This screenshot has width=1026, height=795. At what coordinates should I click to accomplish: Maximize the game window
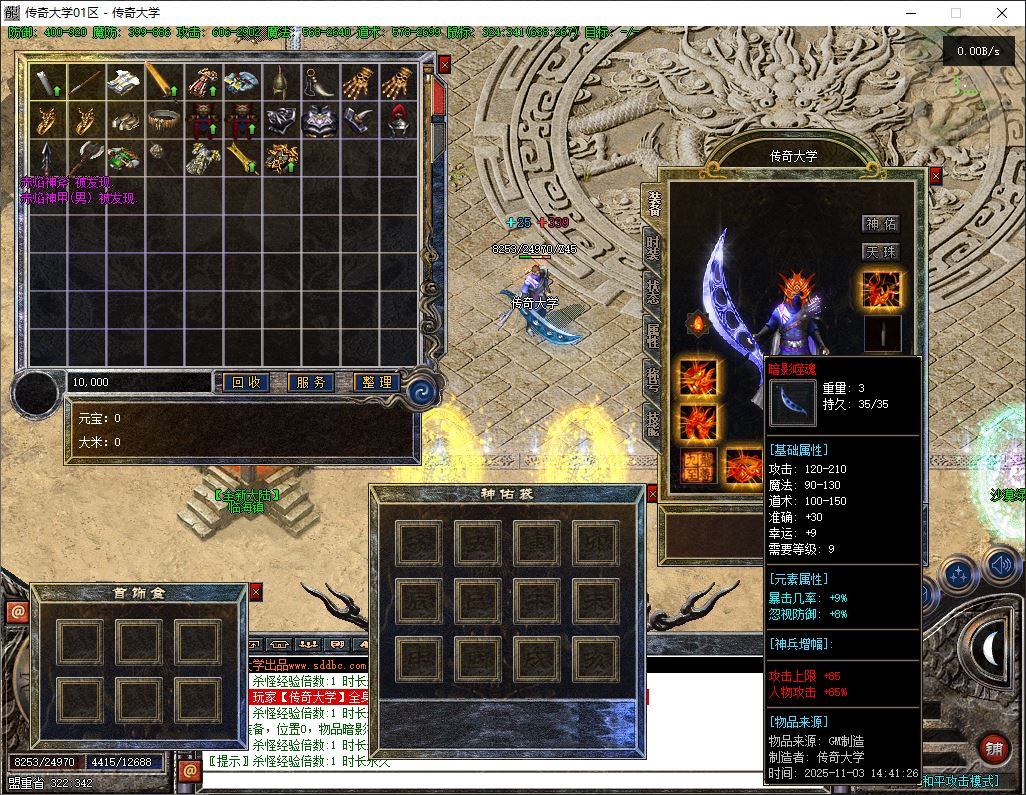(955, 13)
